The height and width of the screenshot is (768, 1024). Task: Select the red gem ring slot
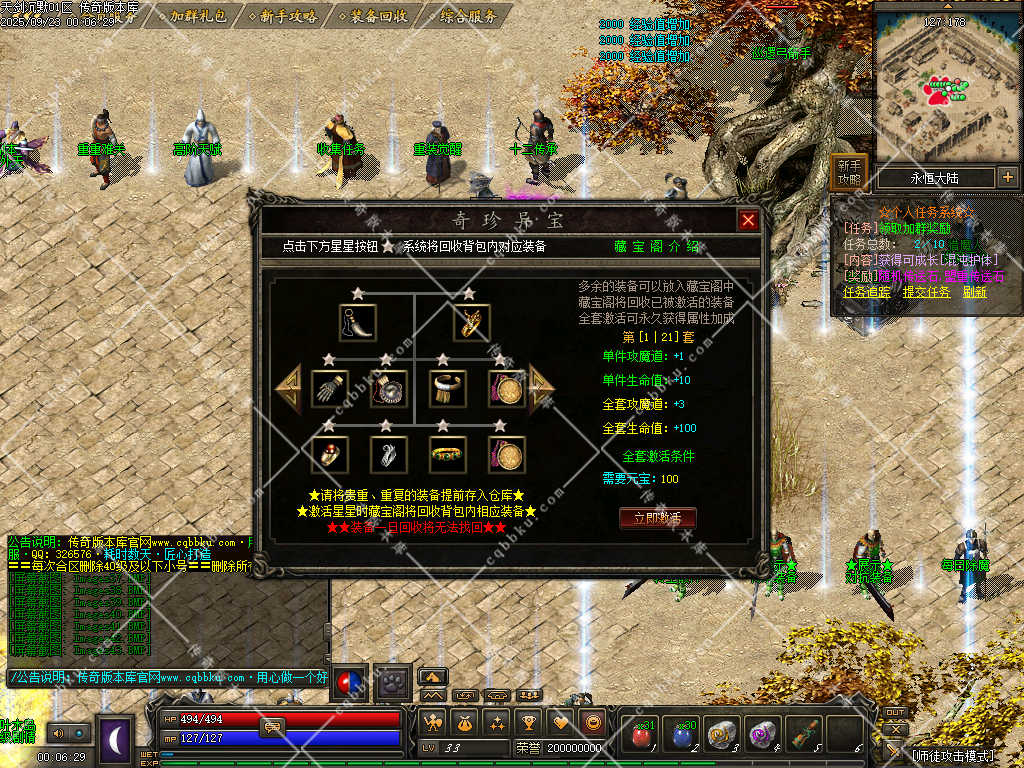pyautogui.click(x=329, y=454)
